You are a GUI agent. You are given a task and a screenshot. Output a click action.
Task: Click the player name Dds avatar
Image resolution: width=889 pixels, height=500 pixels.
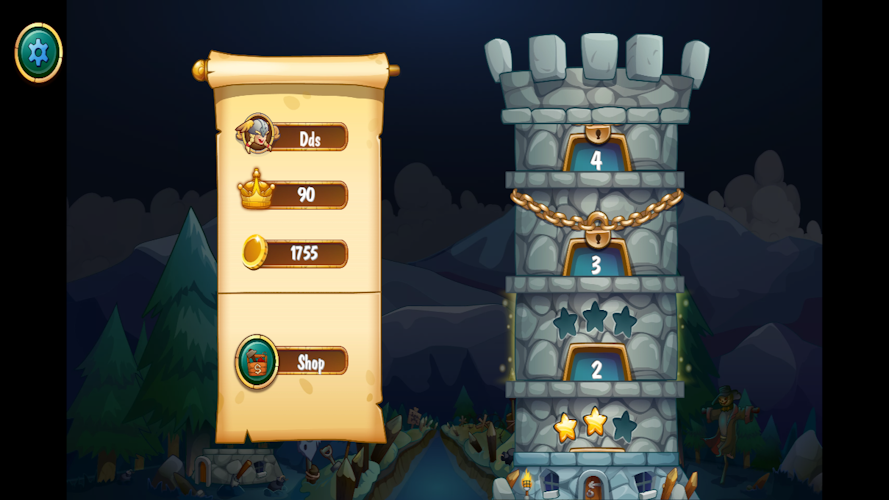(x=257, y=134)
